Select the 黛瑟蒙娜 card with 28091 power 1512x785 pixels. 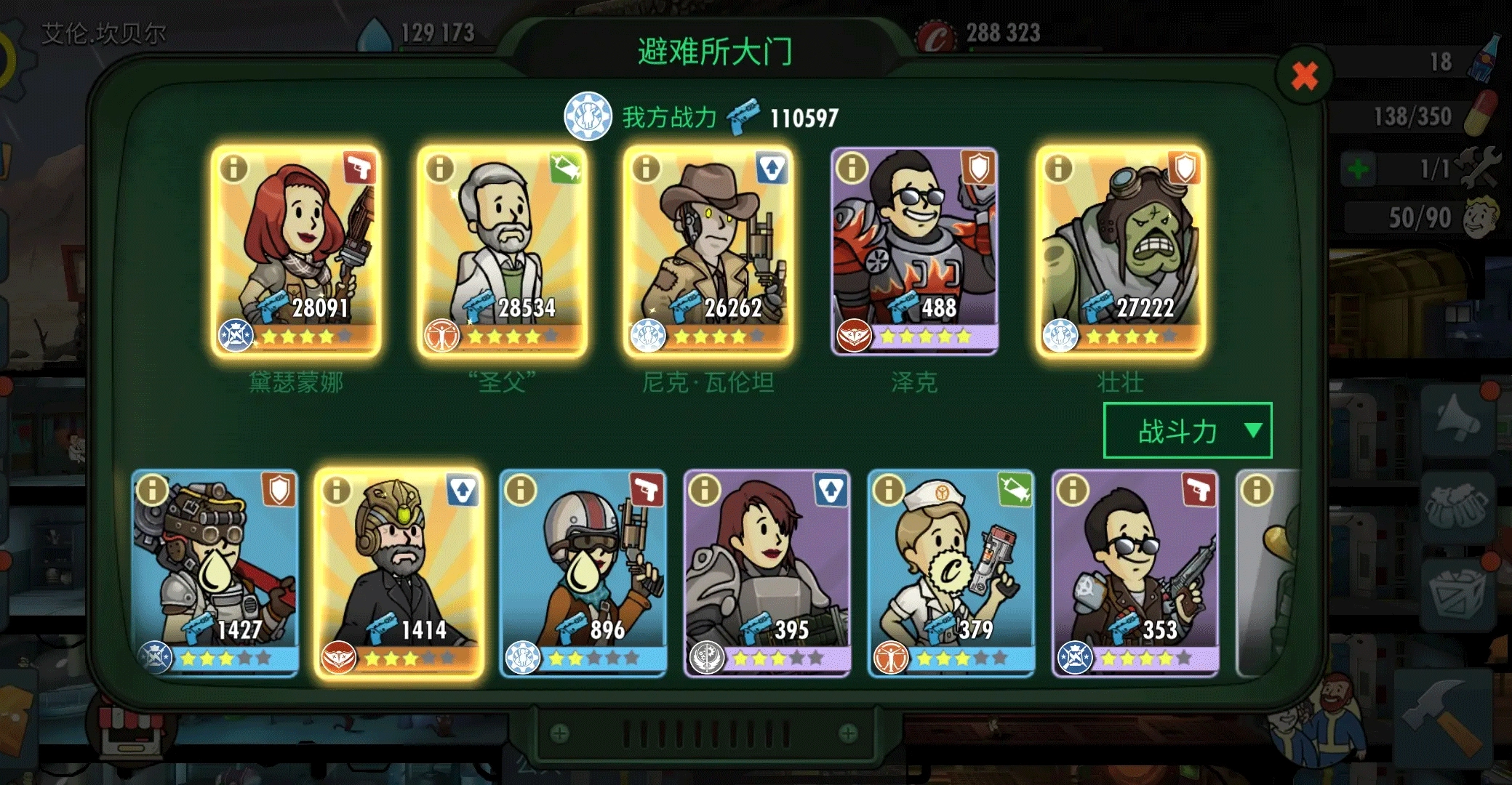pyautogui.click(x=296, y=251)
